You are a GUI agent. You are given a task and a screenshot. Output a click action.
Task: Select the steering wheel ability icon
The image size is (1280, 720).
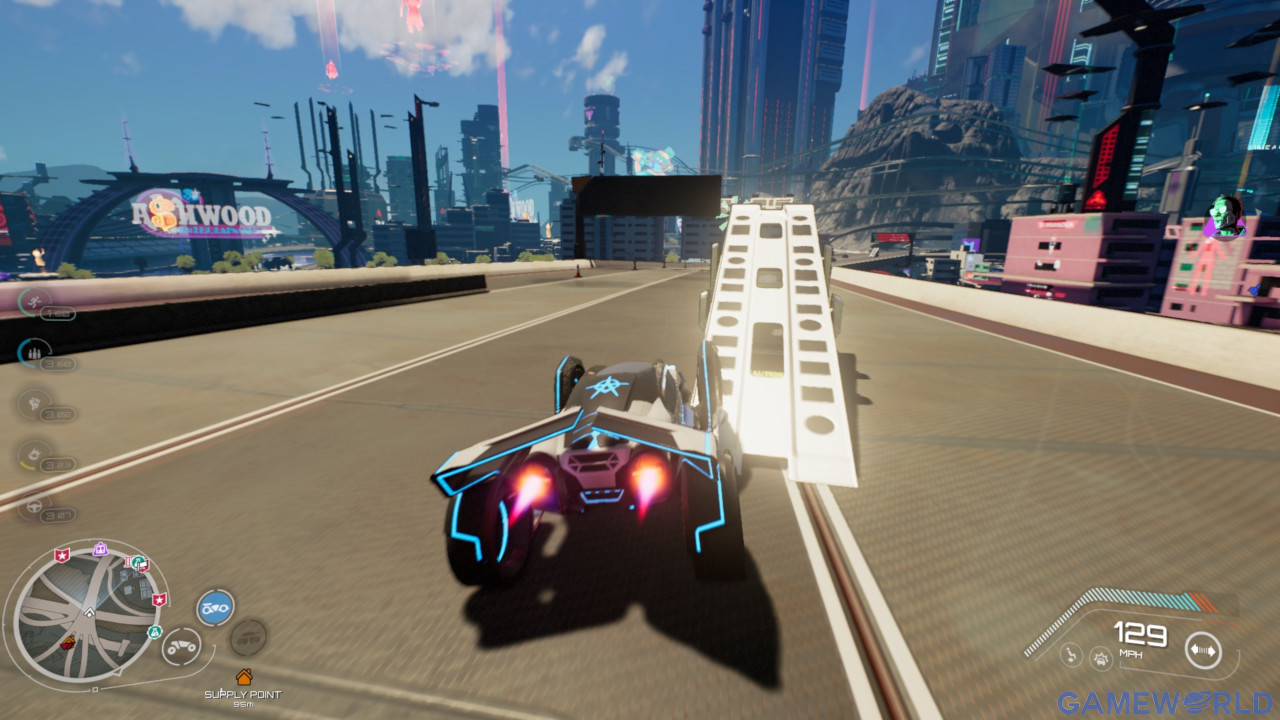click(33, 505)
